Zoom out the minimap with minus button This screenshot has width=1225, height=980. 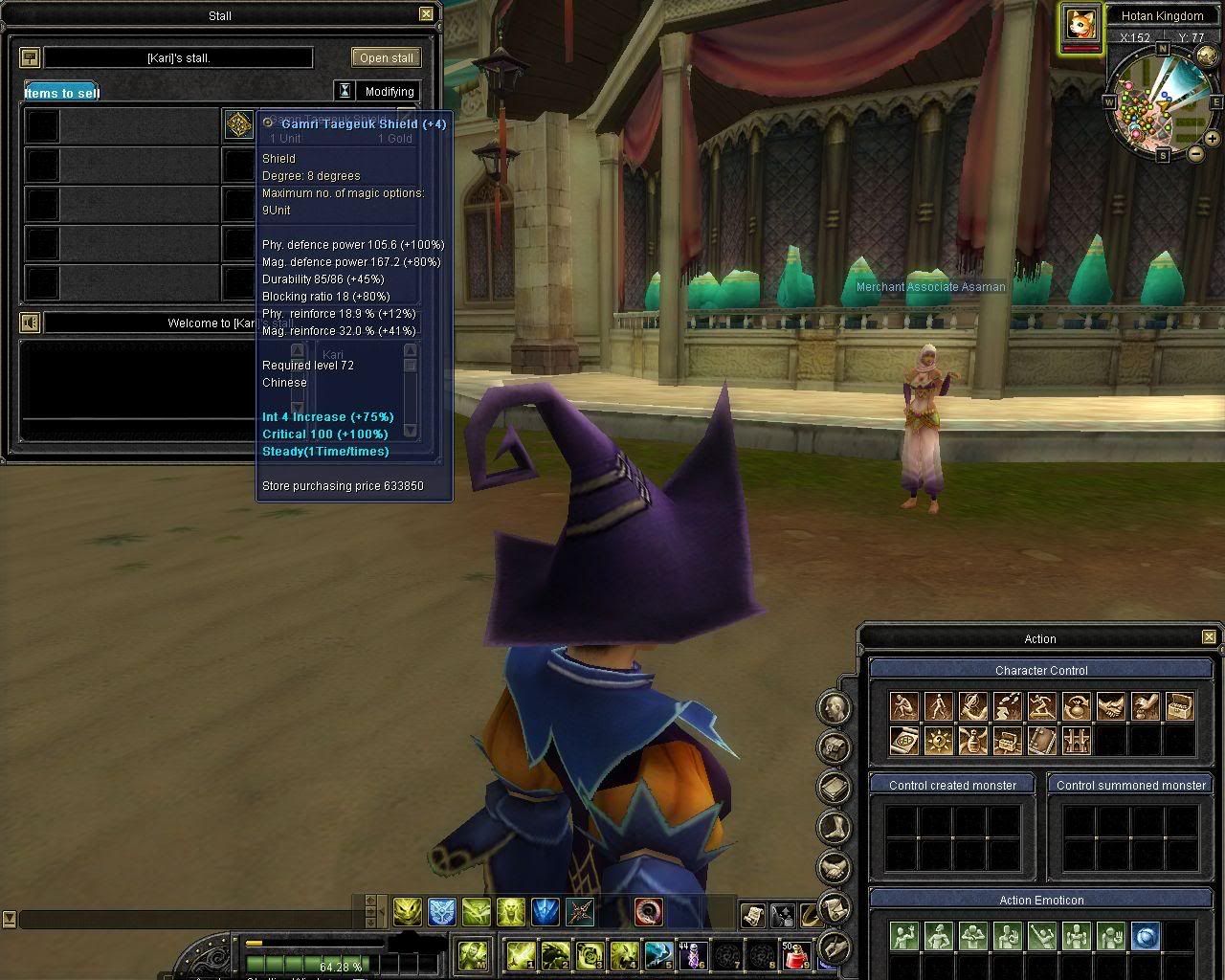[x=1195, y=153]
